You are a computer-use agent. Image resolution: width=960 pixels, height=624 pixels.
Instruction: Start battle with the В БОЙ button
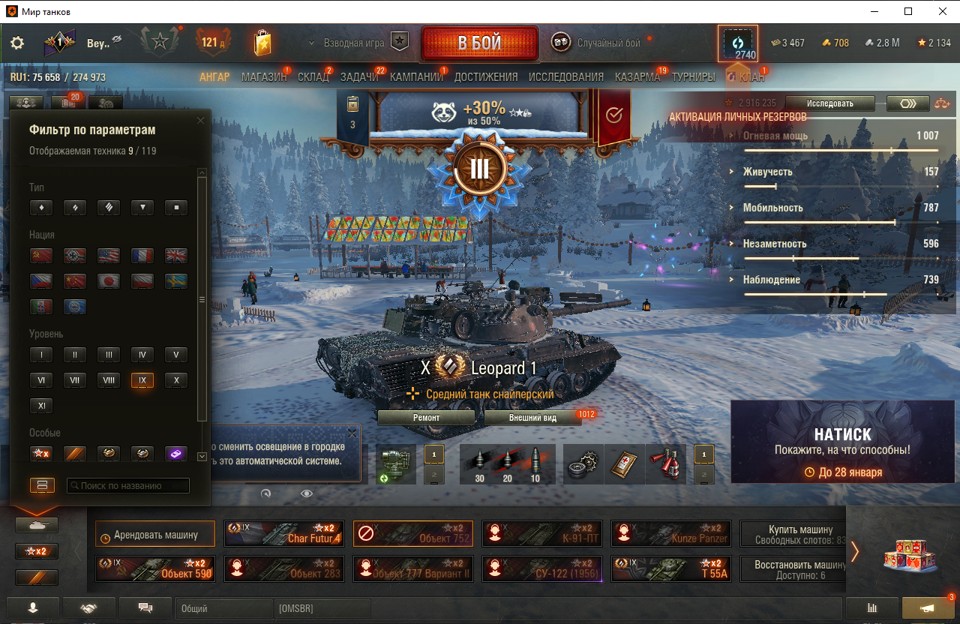[480, 44]
